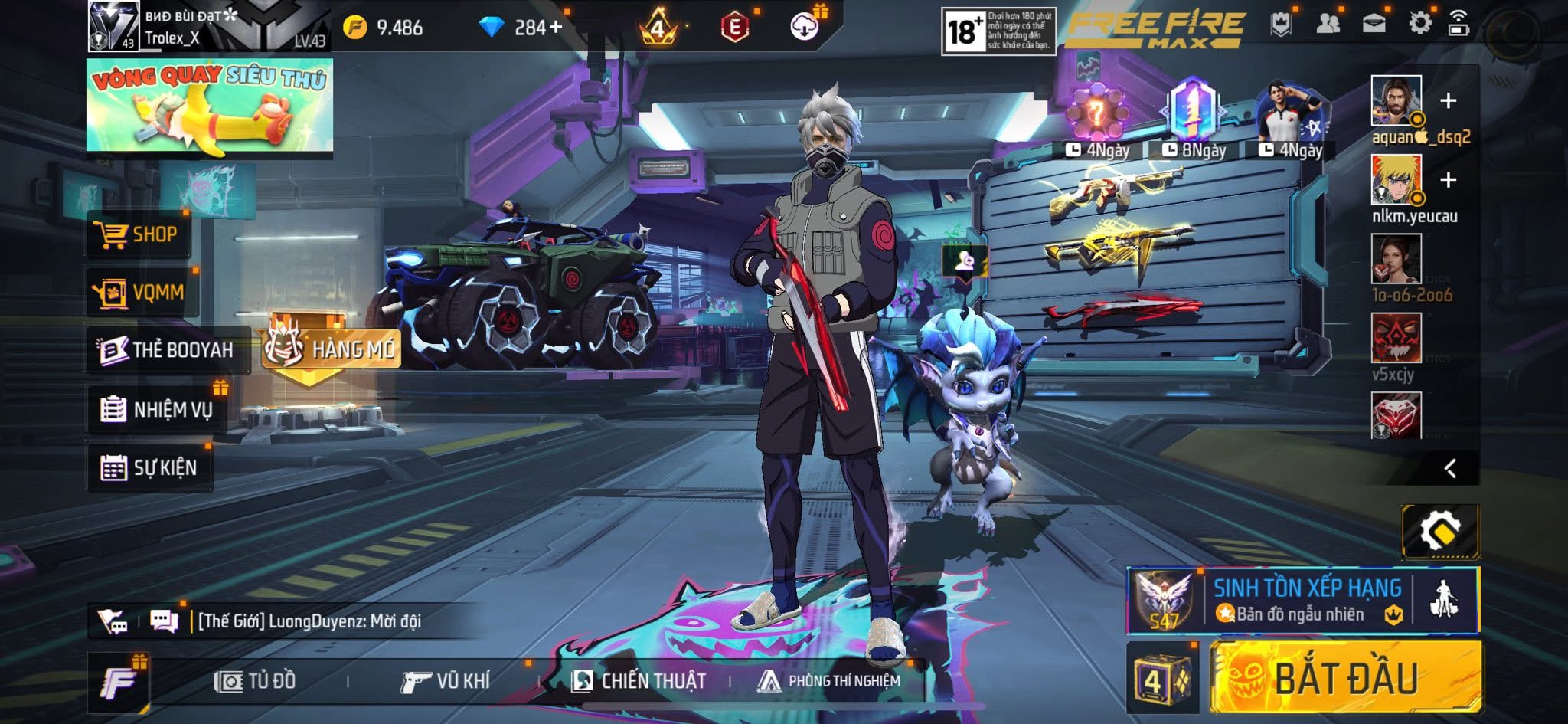Open the HÀNG MỚ banner
This screenshot has height=724, width=1568.
click(x=332, y=349)
